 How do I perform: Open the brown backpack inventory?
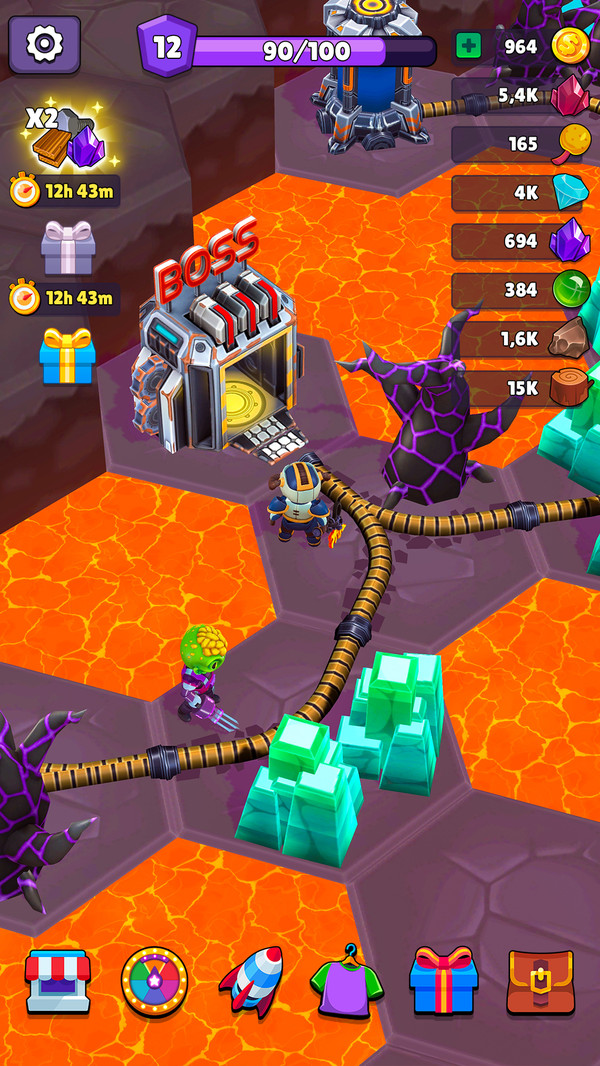point(540,982)
